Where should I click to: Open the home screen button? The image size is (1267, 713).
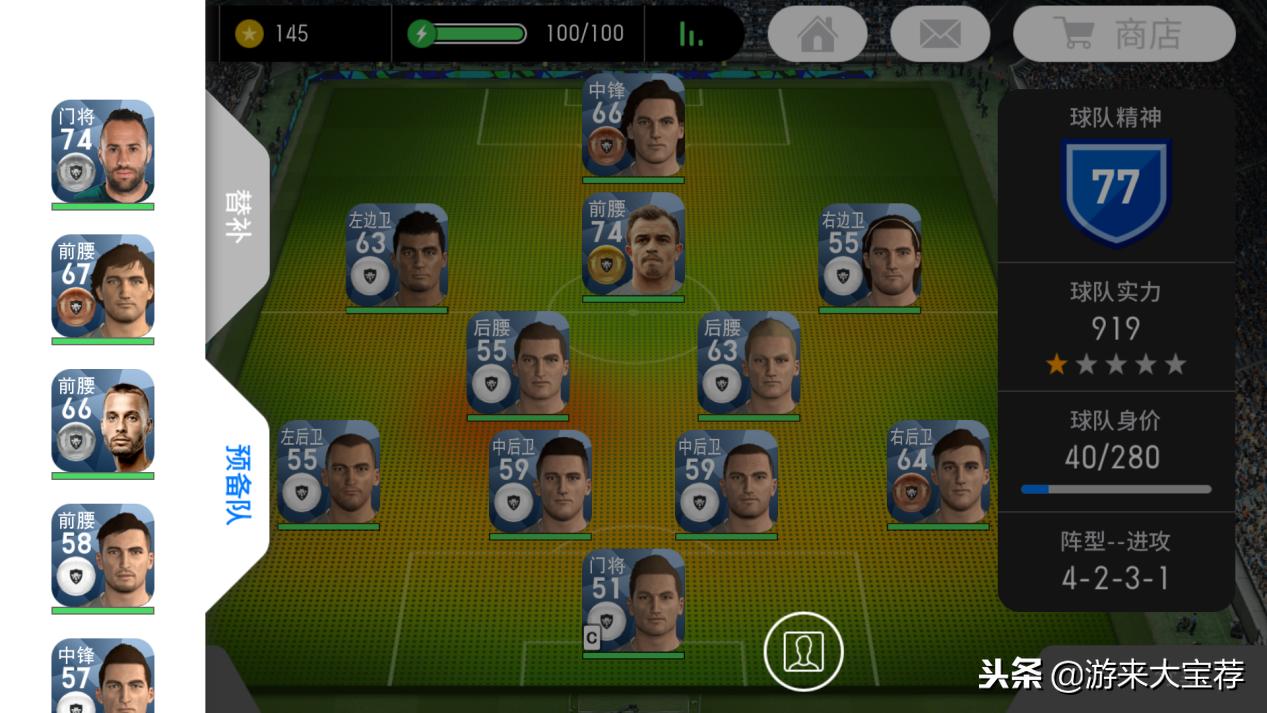[x=817, y=34]
